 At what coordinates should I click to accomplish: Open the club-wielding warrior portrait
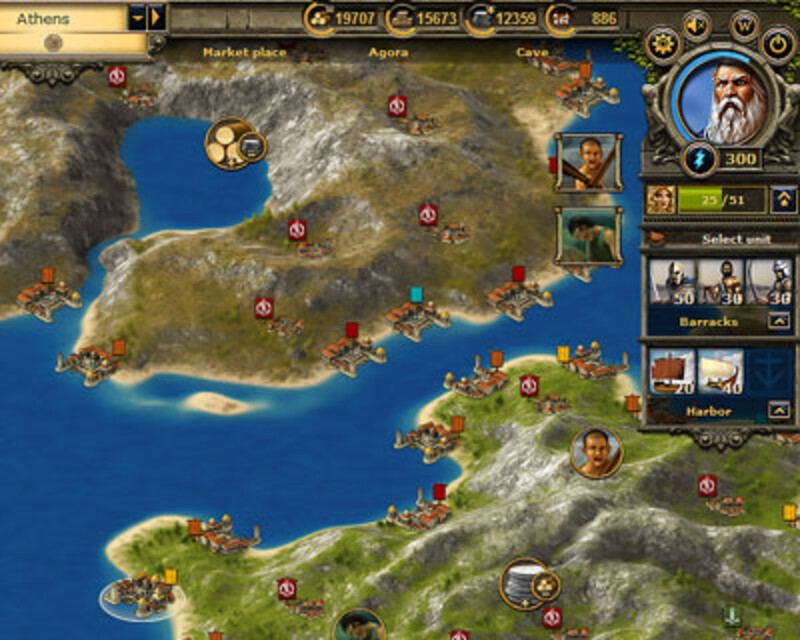coord(587,162)
